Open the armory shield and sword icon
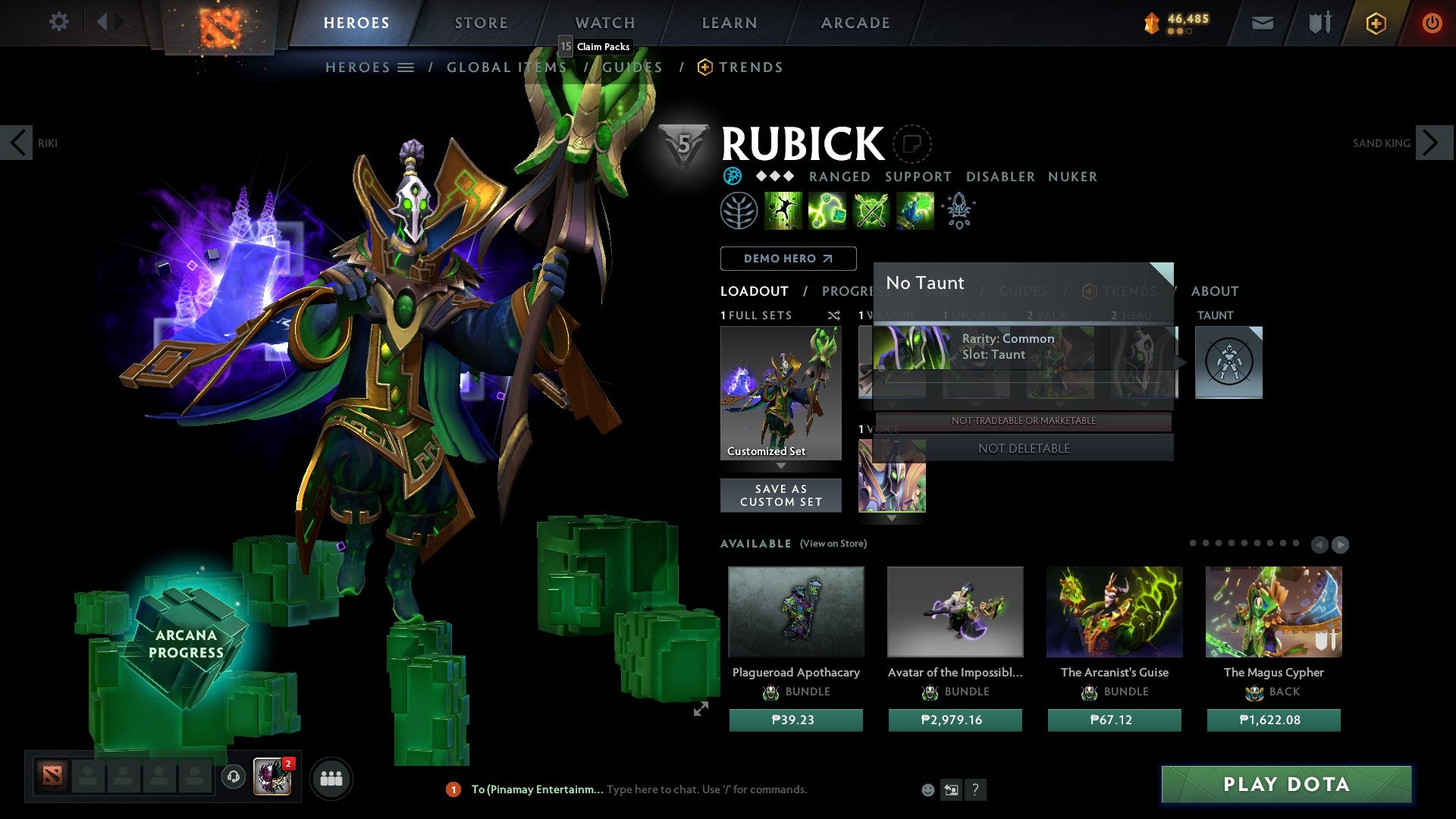The height and width of the screenshot is (819, 1456). [1319, 23]
